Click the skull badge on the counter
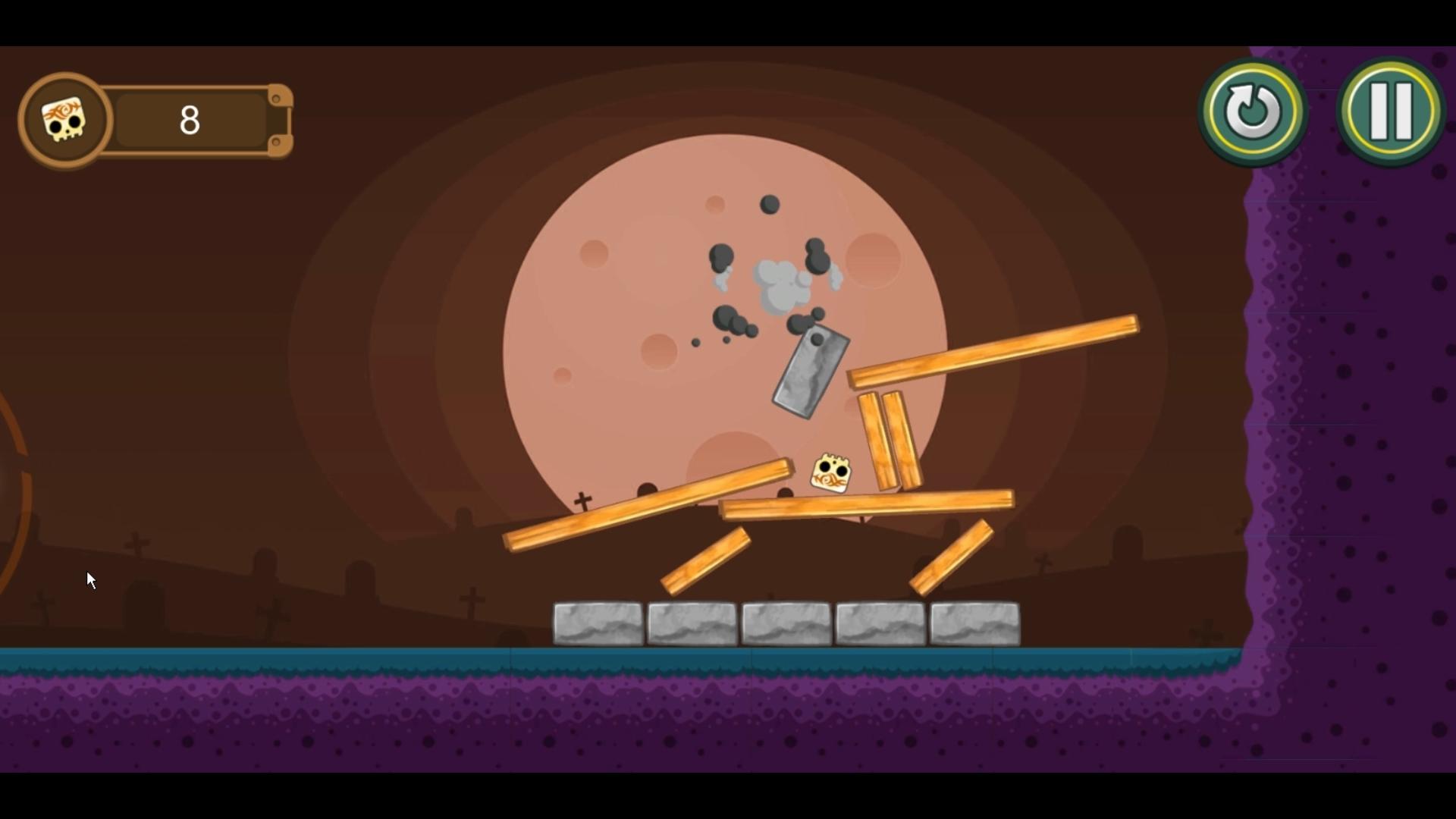Screen dimensions: 1456x819 coord(64,120)
